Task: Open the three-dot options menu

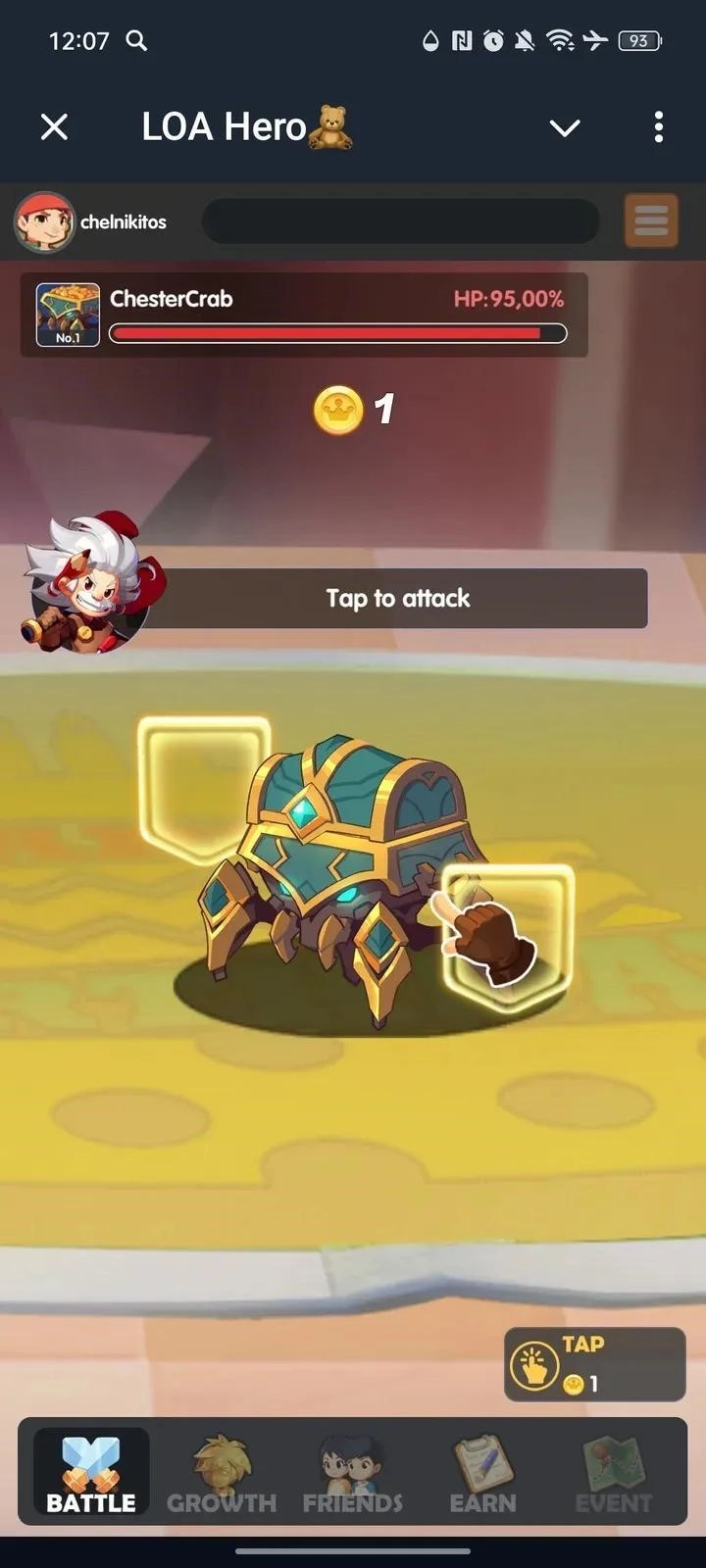Action: [x=658, y=126]
